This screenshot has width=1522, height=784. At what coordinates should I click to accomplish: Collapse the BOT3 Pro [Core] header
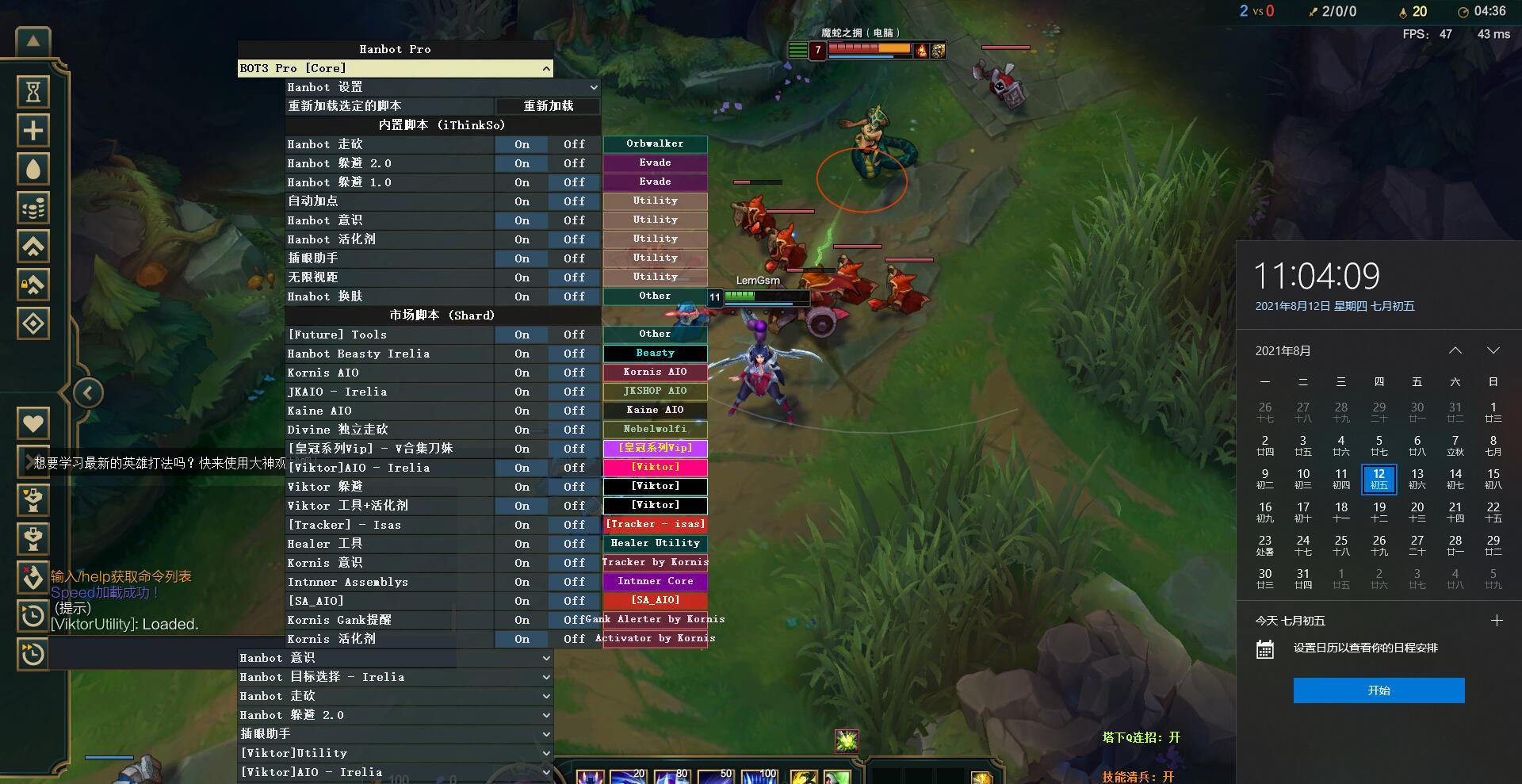[x=546, y=69]
